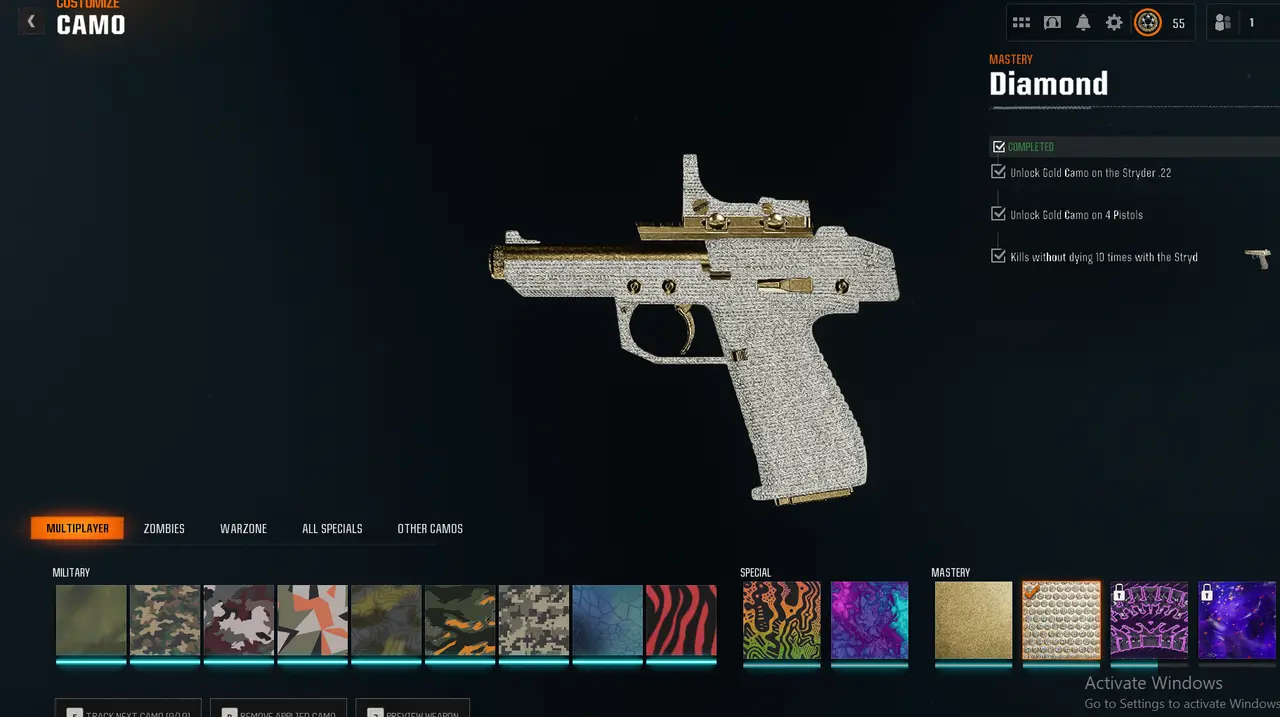Screen dimensions: 1280x717
Task: Select the locked purple galaxy mastery camo
Action: (1237, 620)
